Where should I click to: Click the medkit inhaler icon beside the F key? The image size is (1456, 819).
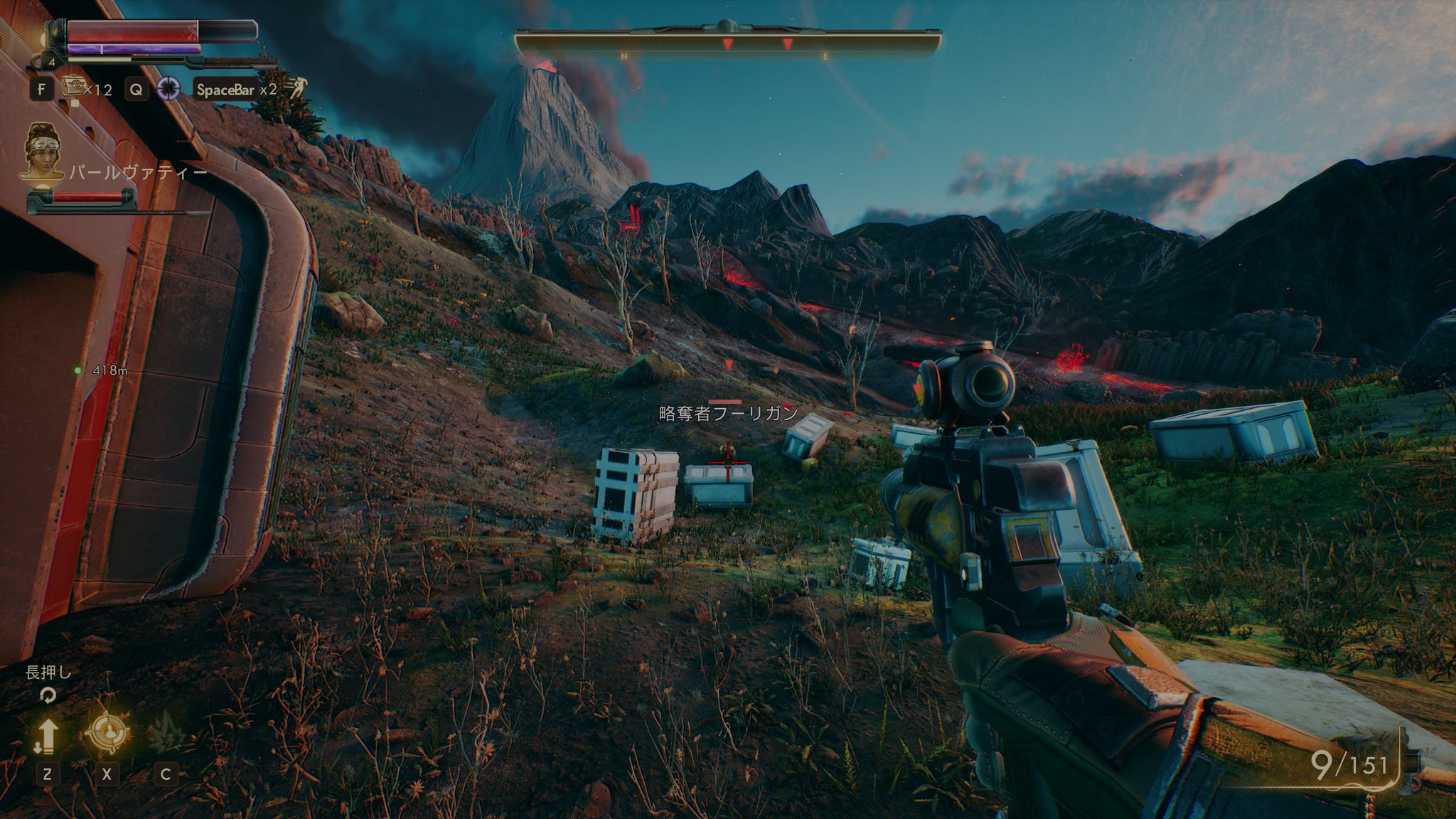pyautogui.click(x=73, y=86)
